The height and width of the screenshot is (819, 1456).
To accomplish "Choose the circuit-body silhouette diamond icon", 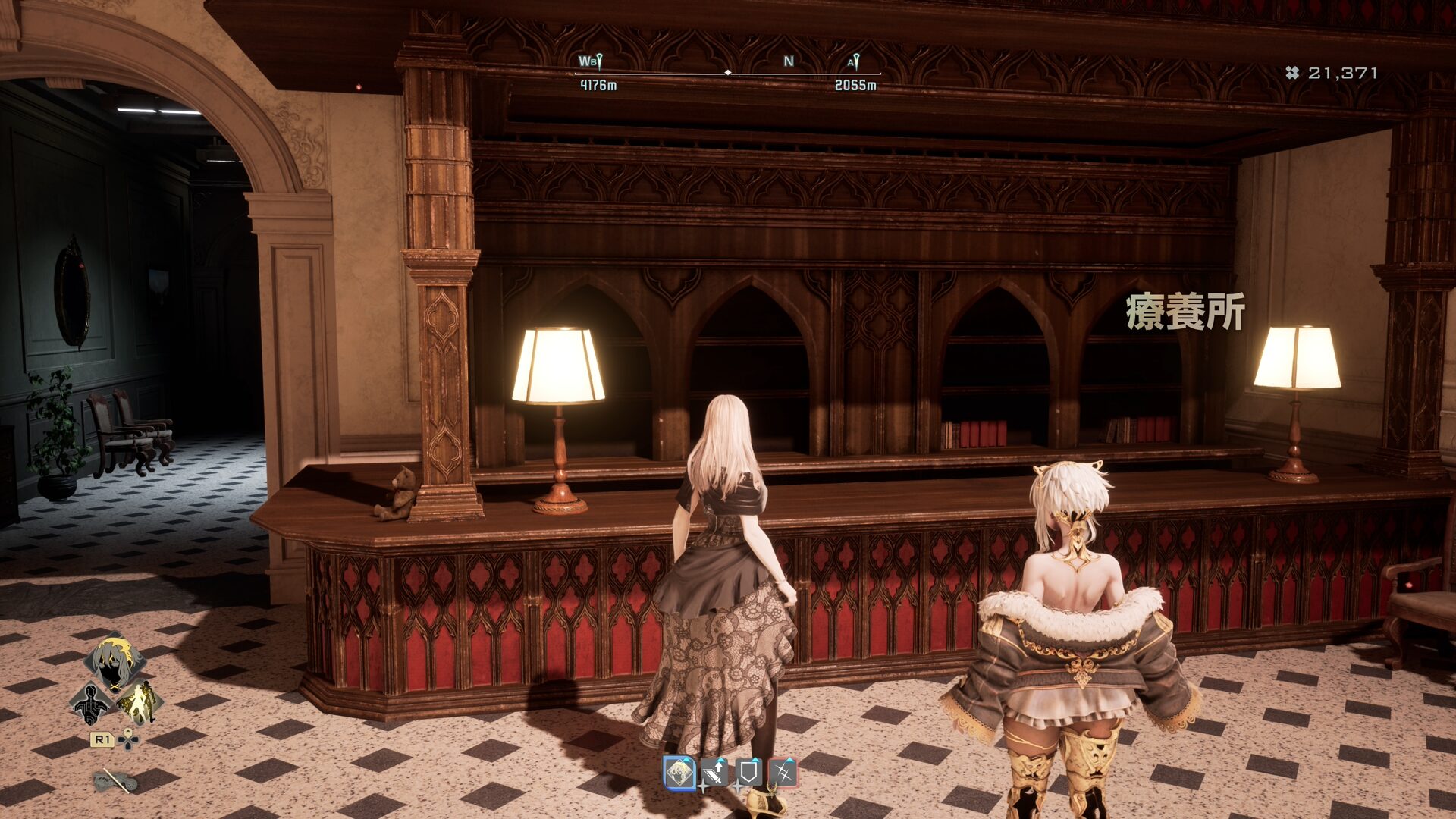I will [90, 703].
